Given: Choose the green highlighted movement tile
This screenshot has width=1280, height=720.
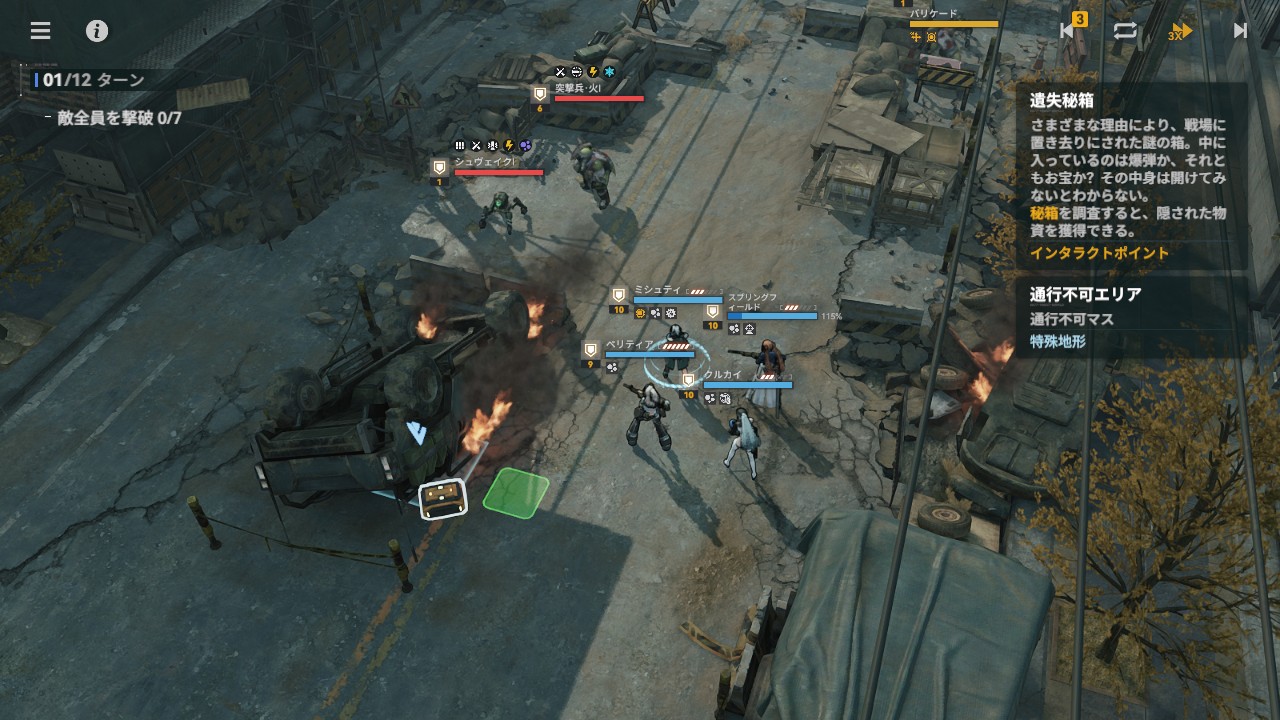Looking at the screenshot, I should [516, 492].
